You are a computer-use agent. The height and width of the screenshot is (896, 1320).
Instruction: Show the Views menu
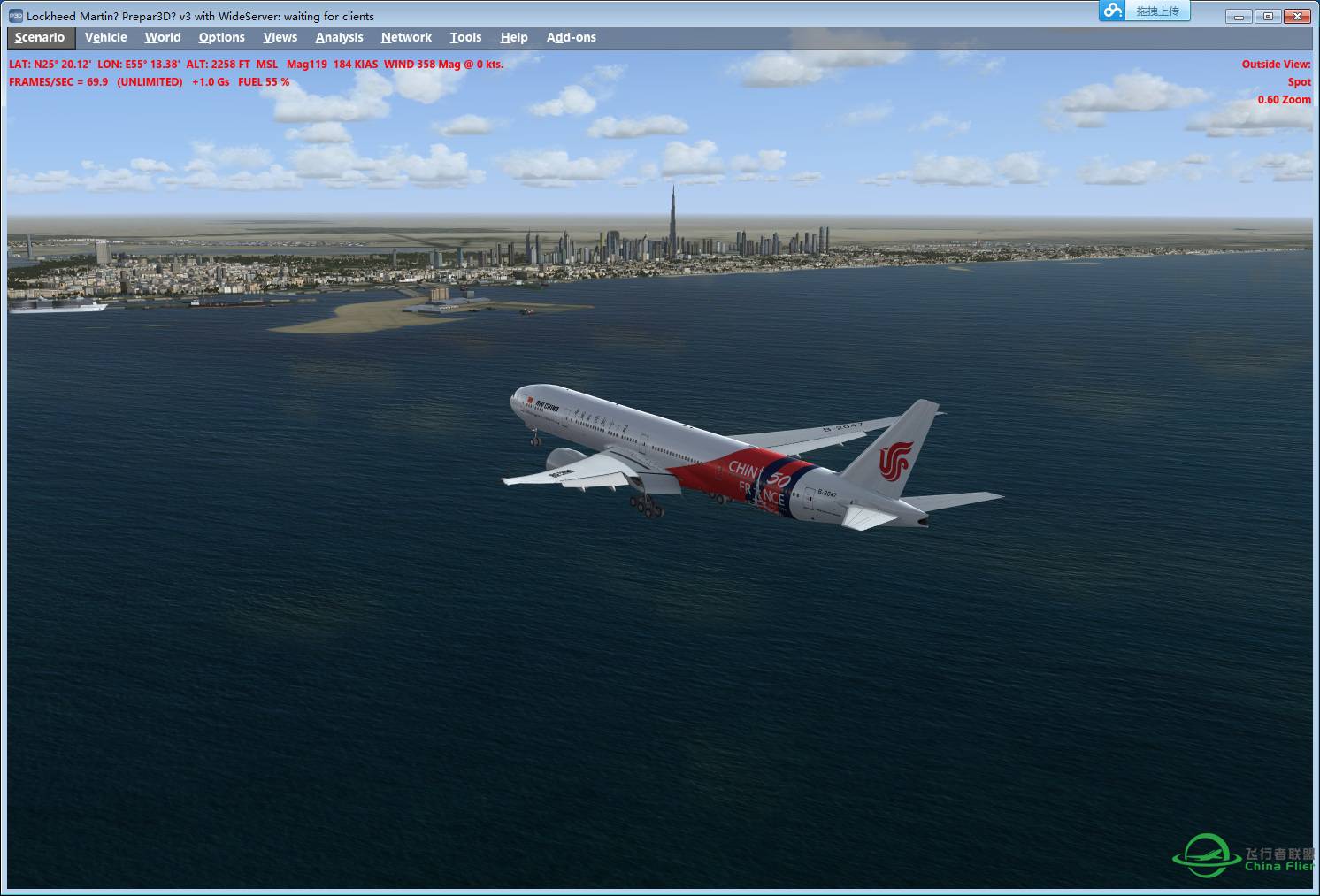(x=280, y=37)
